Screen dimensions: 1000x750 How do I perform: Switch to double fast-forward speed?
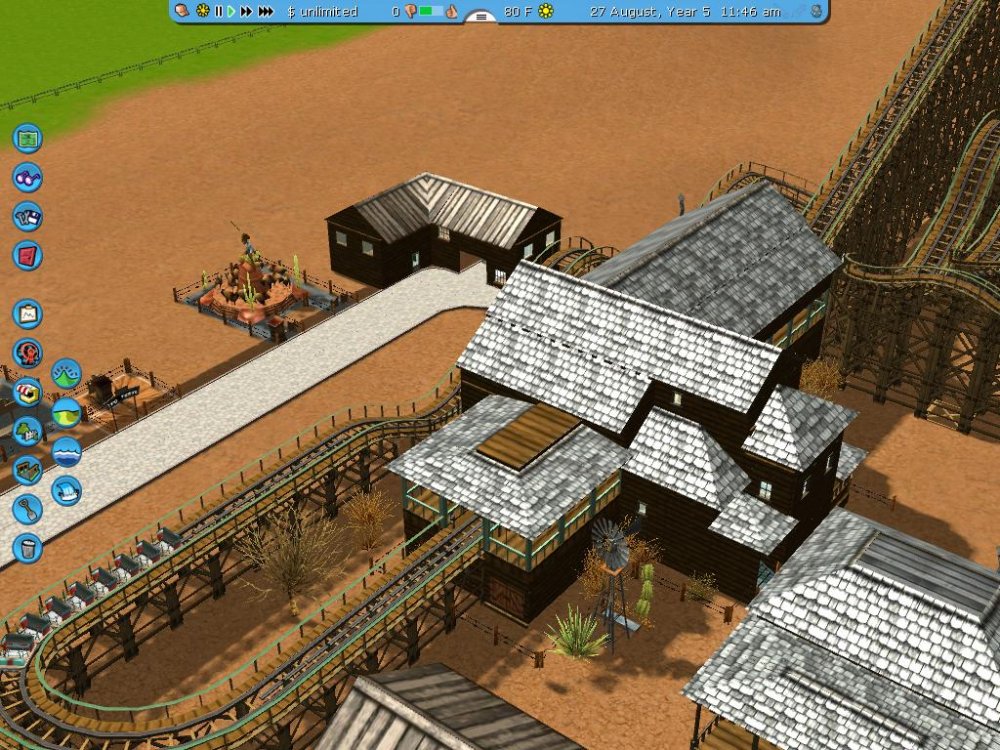[246, 11]
